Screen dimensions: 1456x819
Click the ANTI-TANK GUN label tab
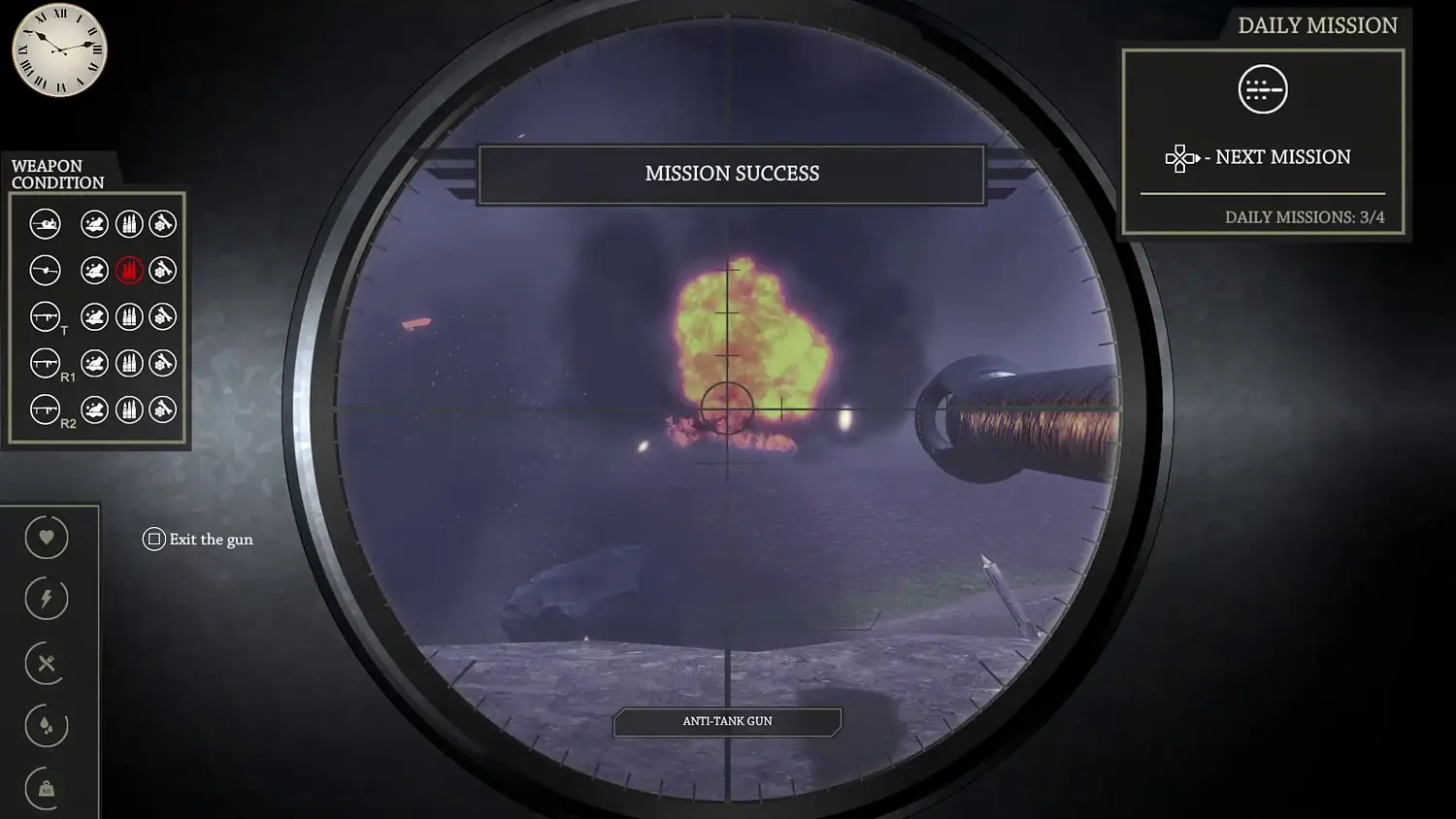click(727, 721)
